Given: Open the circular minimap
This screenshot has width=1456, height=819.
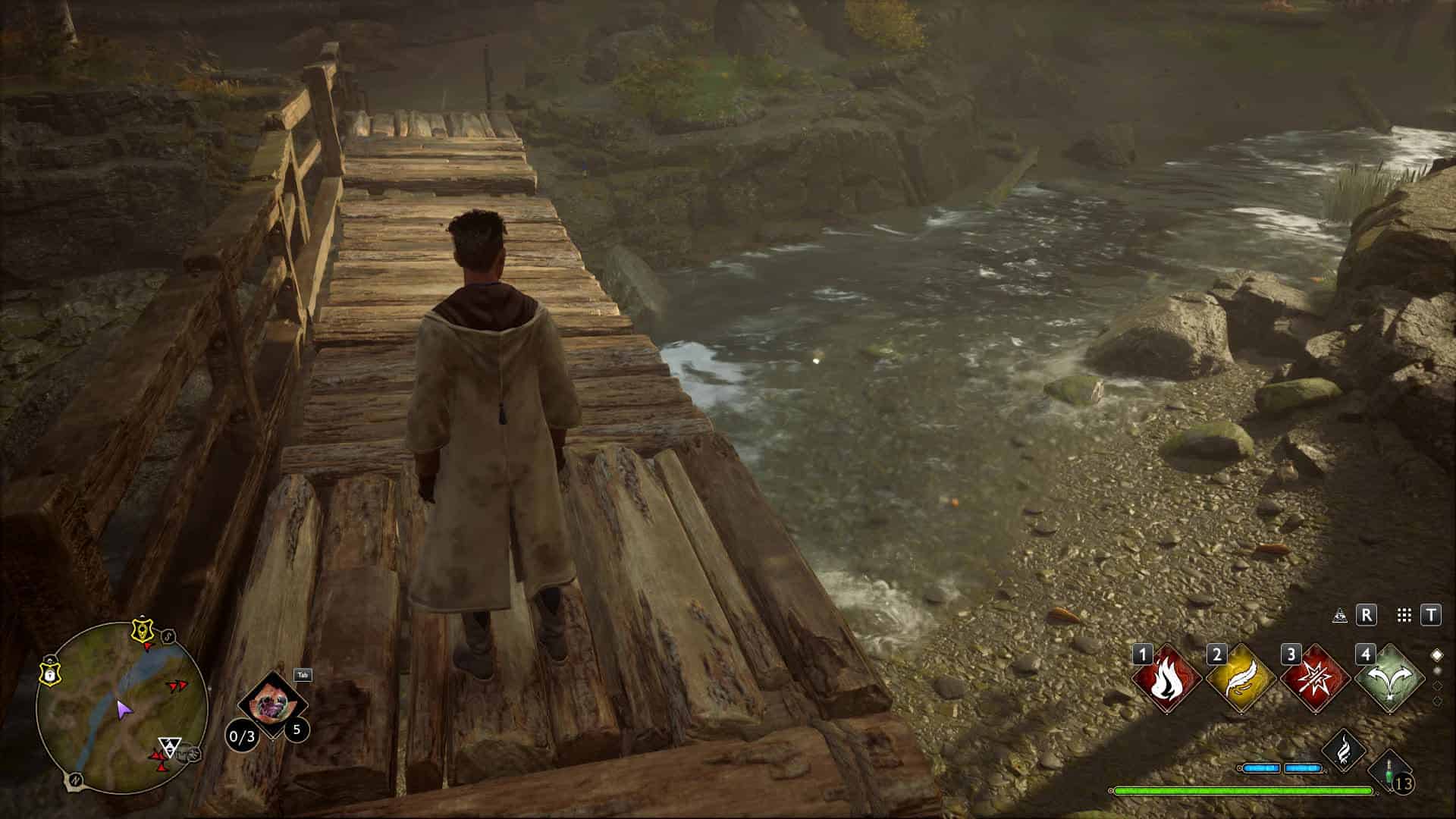Looking at the screenshot, I should coord(121,698).
